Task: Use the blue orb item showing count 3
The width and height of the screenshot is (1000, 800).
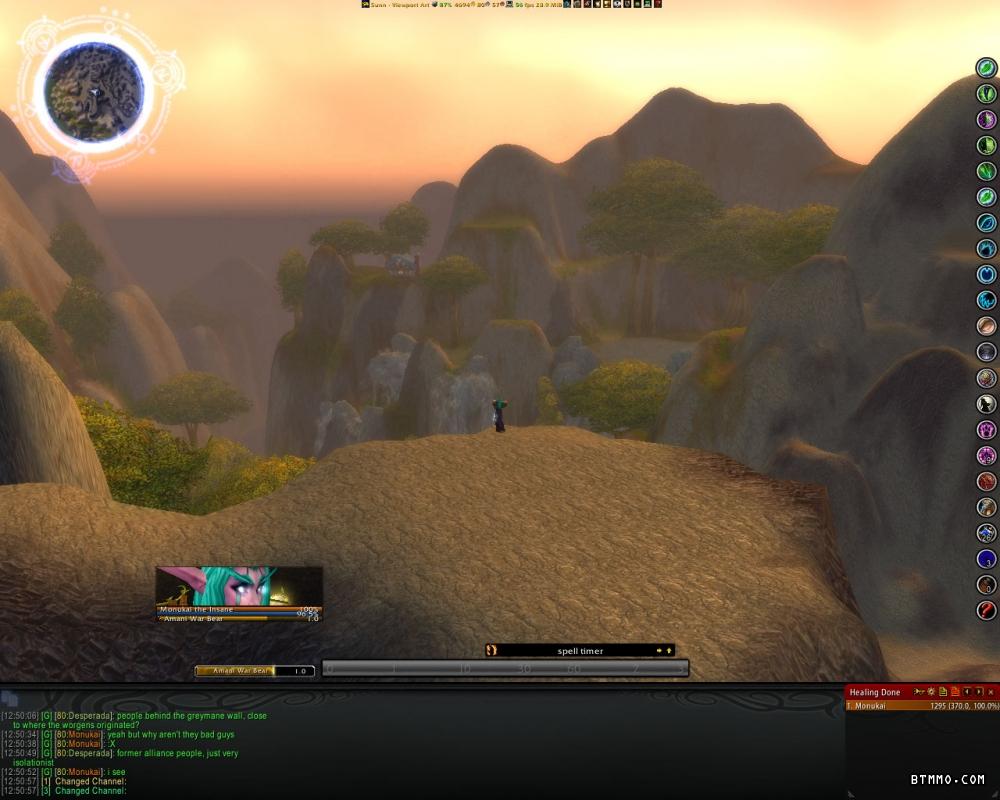Action: [x=987, y=559]
